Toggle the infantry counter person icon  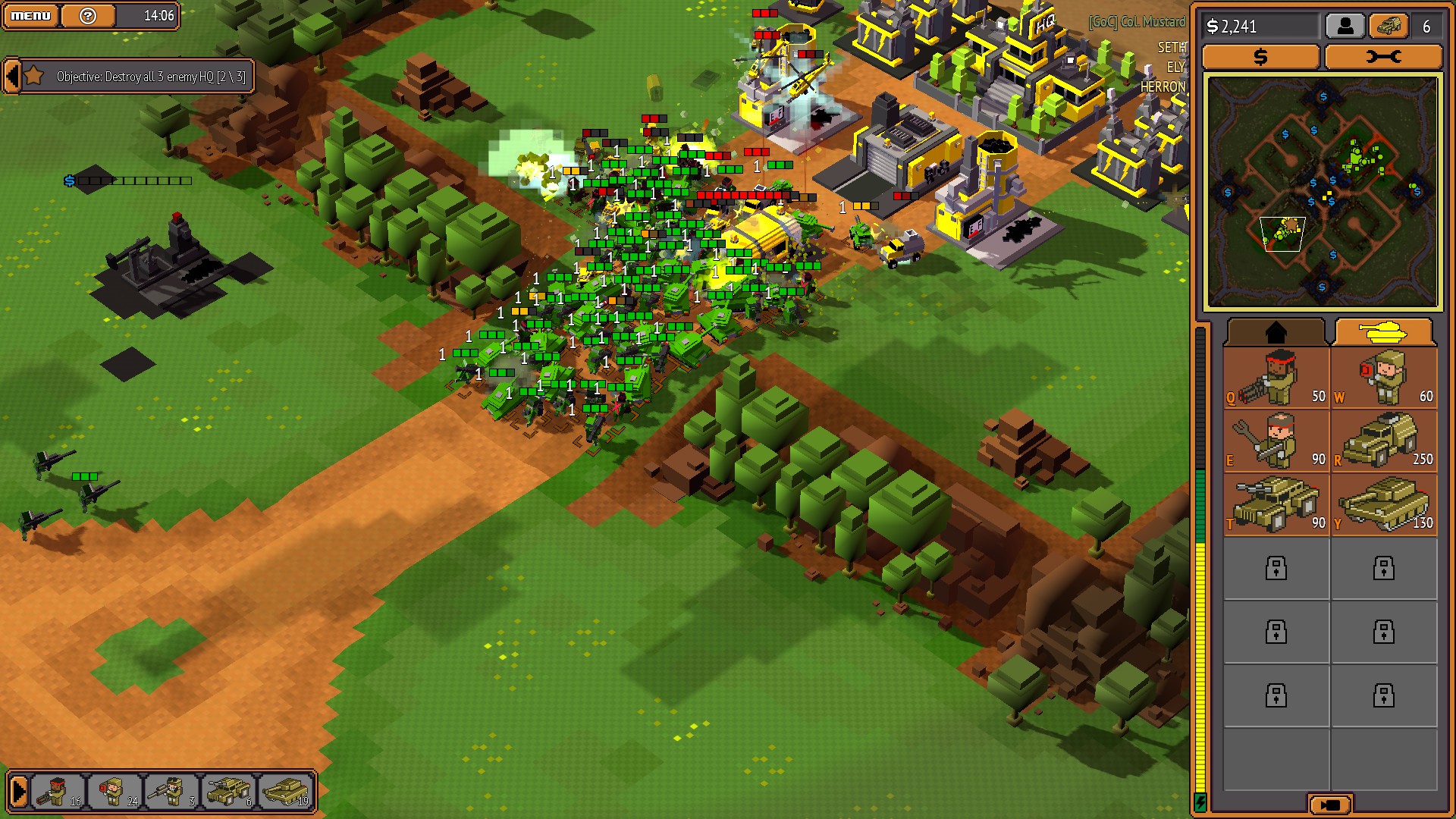[x=1345, y=25]
